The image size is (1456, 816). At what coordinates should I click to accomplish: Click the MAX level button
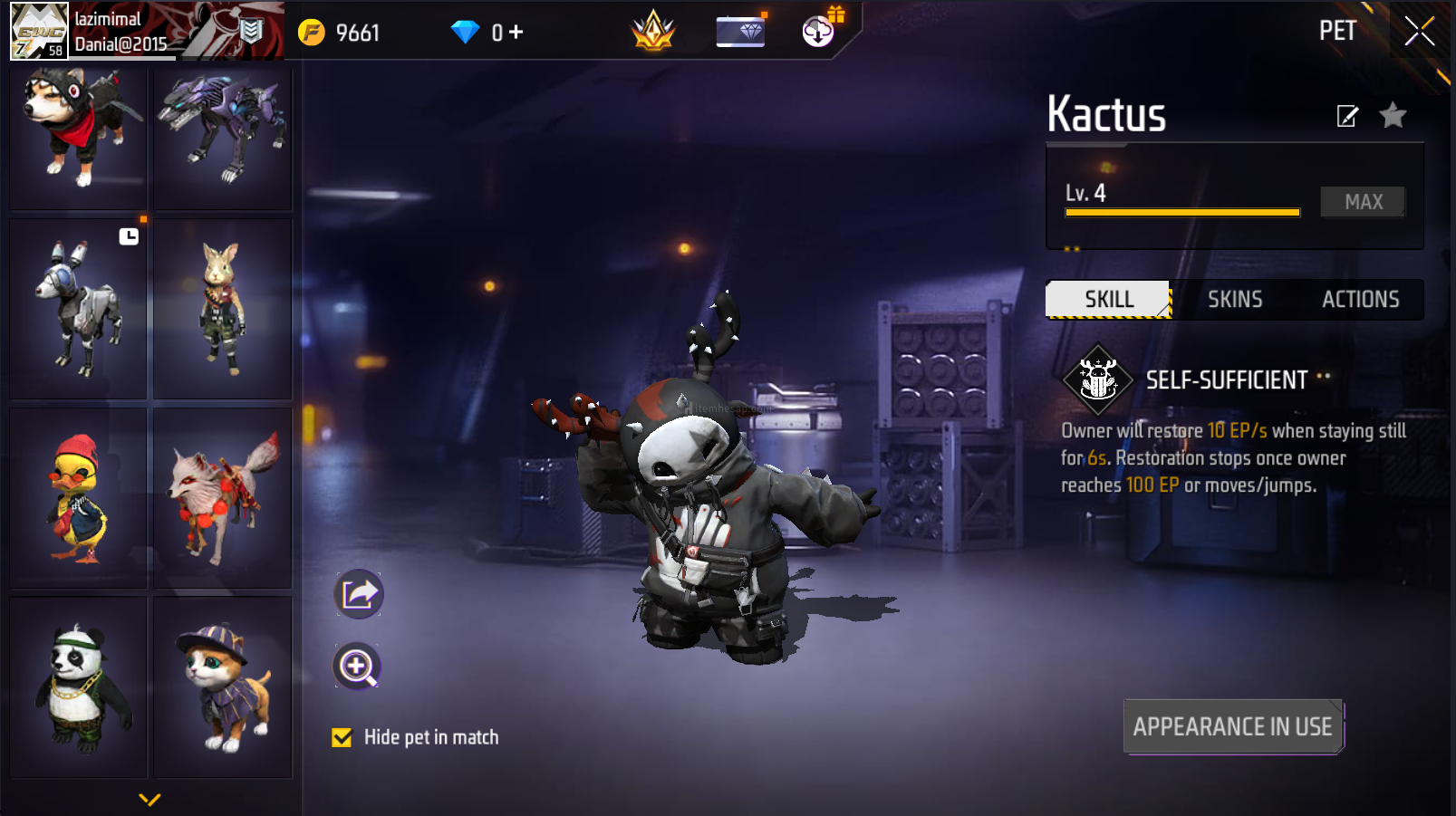coord(1363,202)
